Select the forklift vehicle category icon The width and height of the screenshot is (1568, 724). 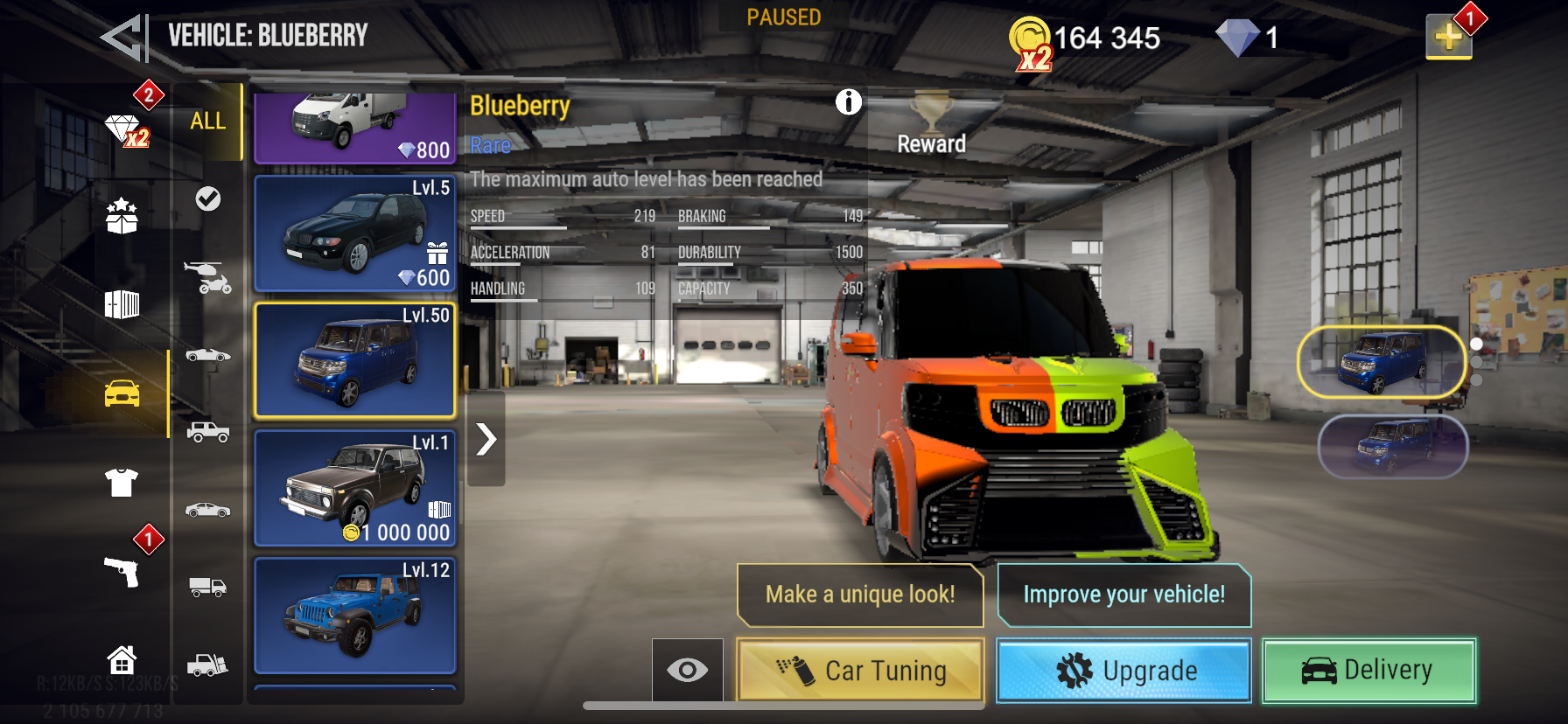click(207, 665)
